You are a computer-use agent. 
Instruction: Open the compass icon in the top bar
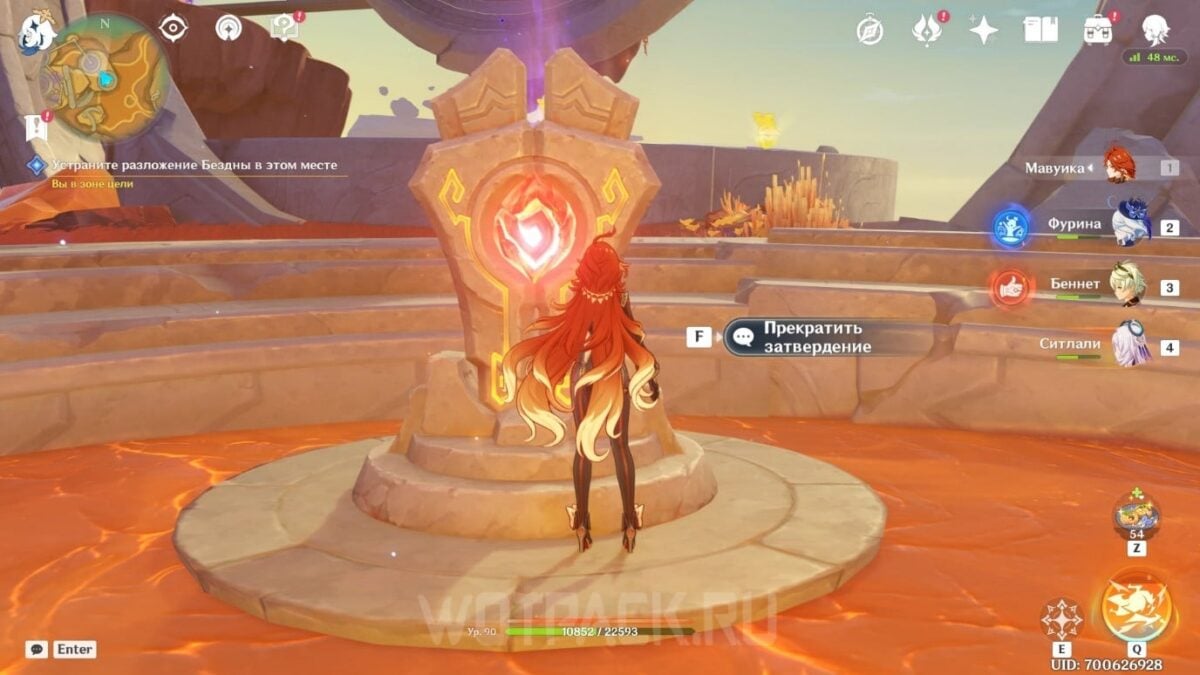869,30
